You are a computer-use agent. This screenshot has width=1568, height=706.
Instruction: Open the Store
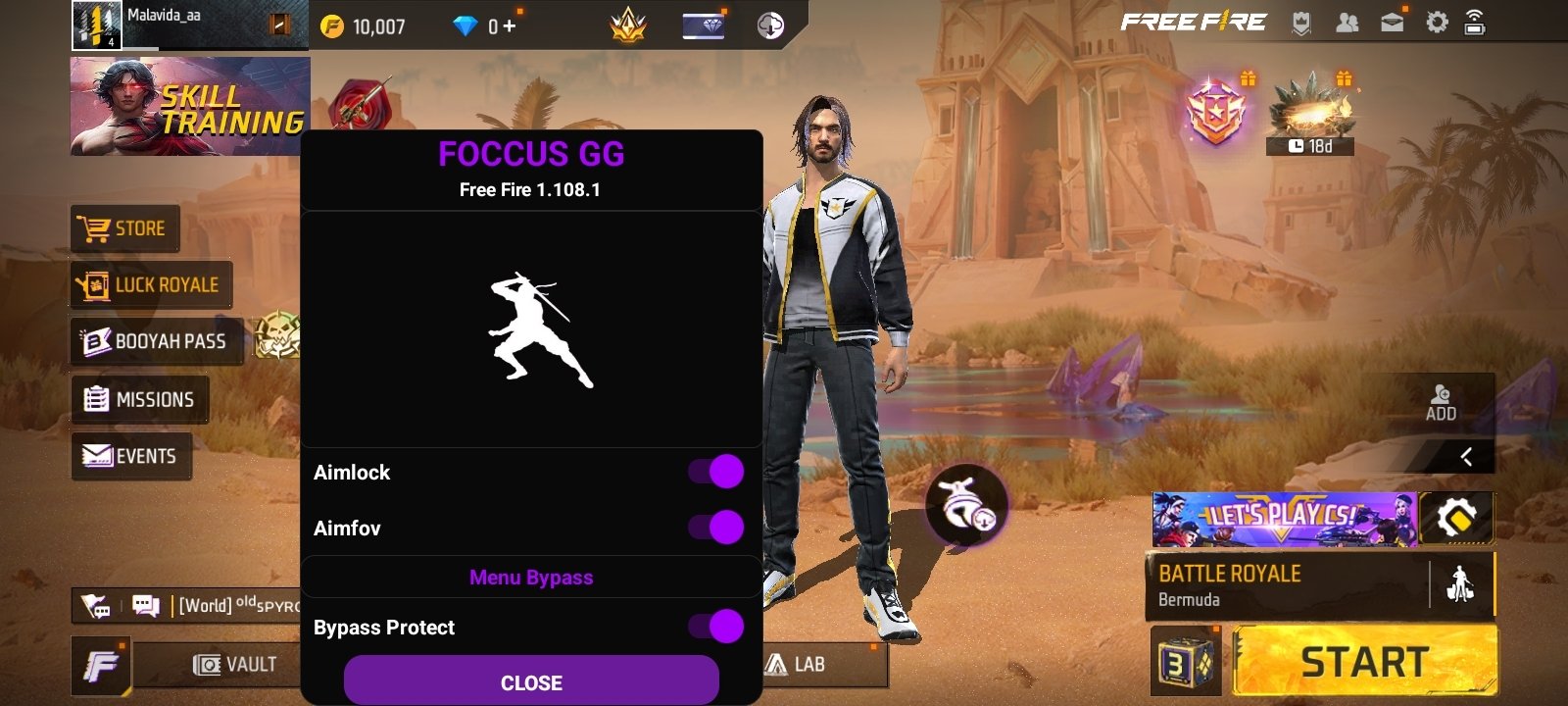pos(124,228)
